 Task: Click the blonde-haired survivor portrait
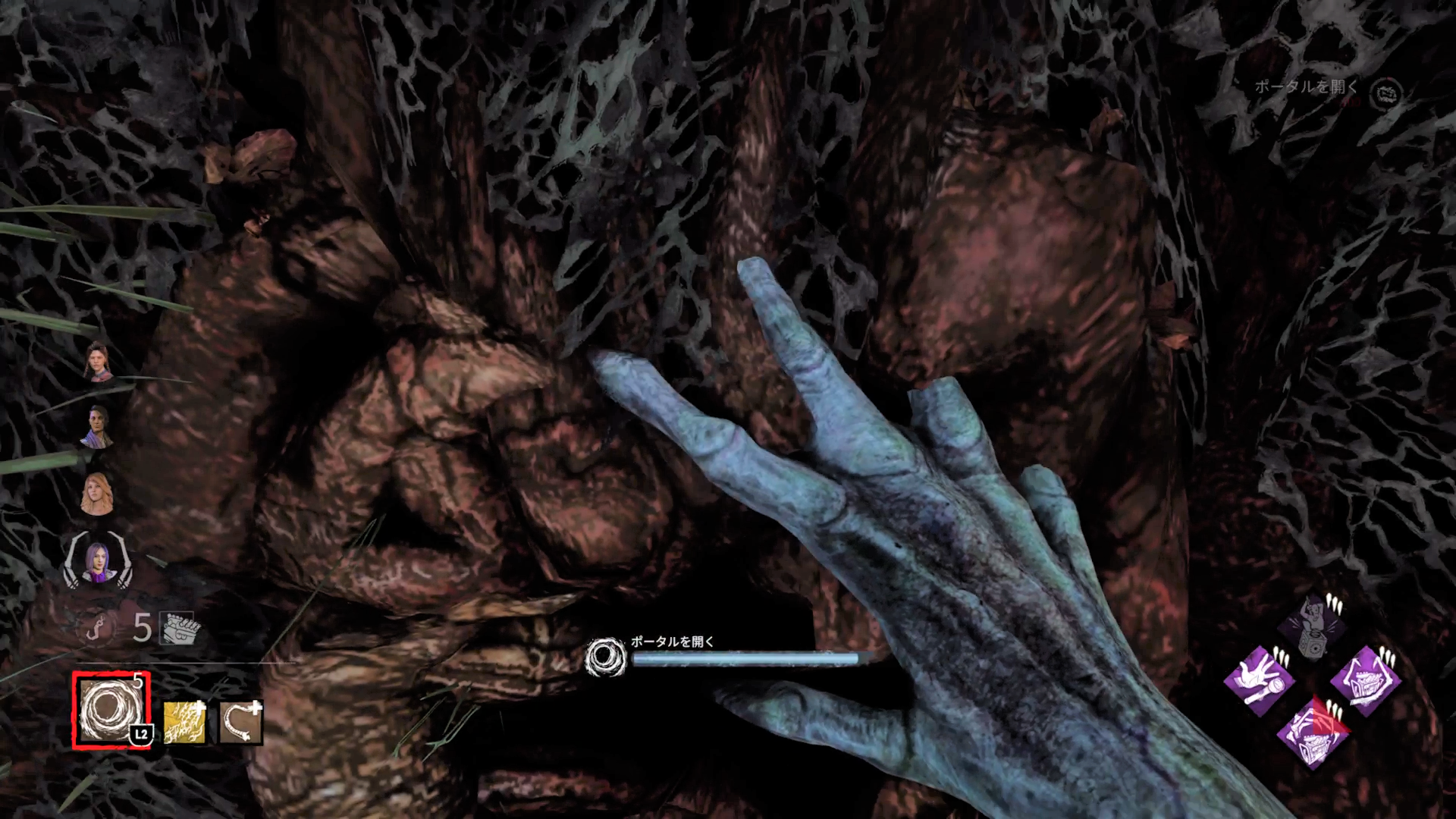(x=97, y=492)
